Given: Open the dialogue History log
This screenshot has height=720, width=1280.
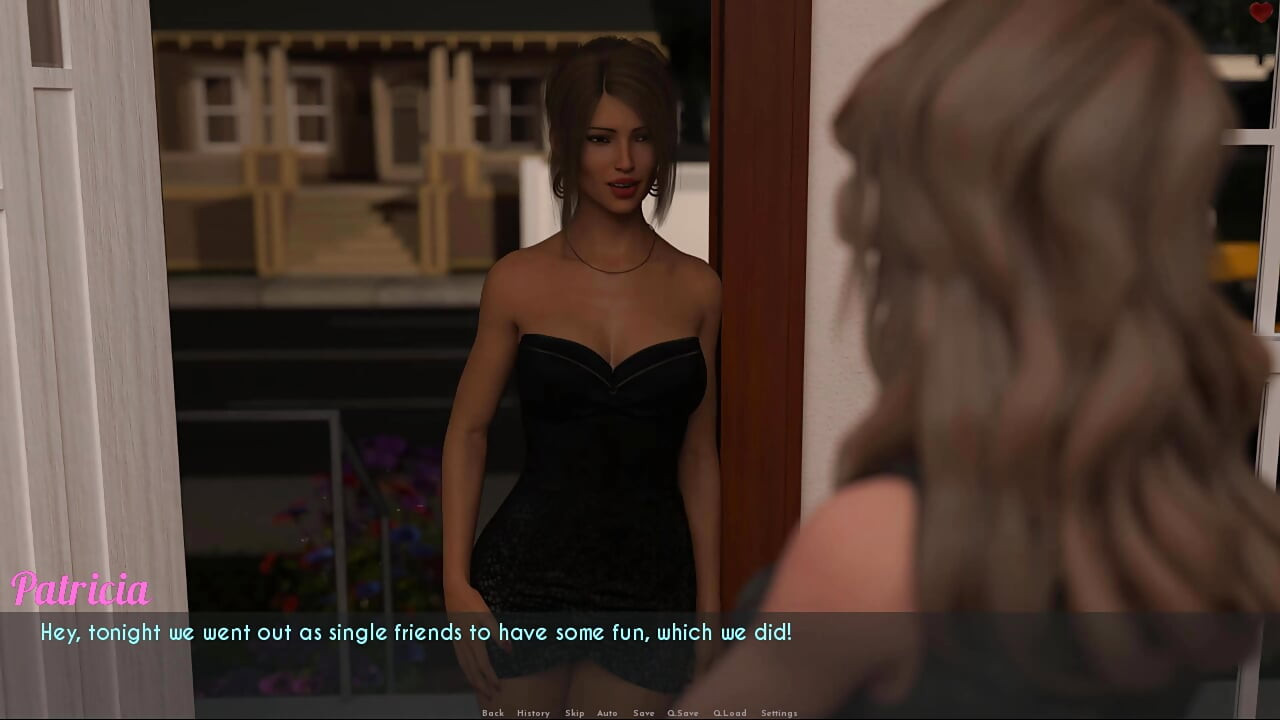Looking at the screenshot, I should [x=533, y=713].
